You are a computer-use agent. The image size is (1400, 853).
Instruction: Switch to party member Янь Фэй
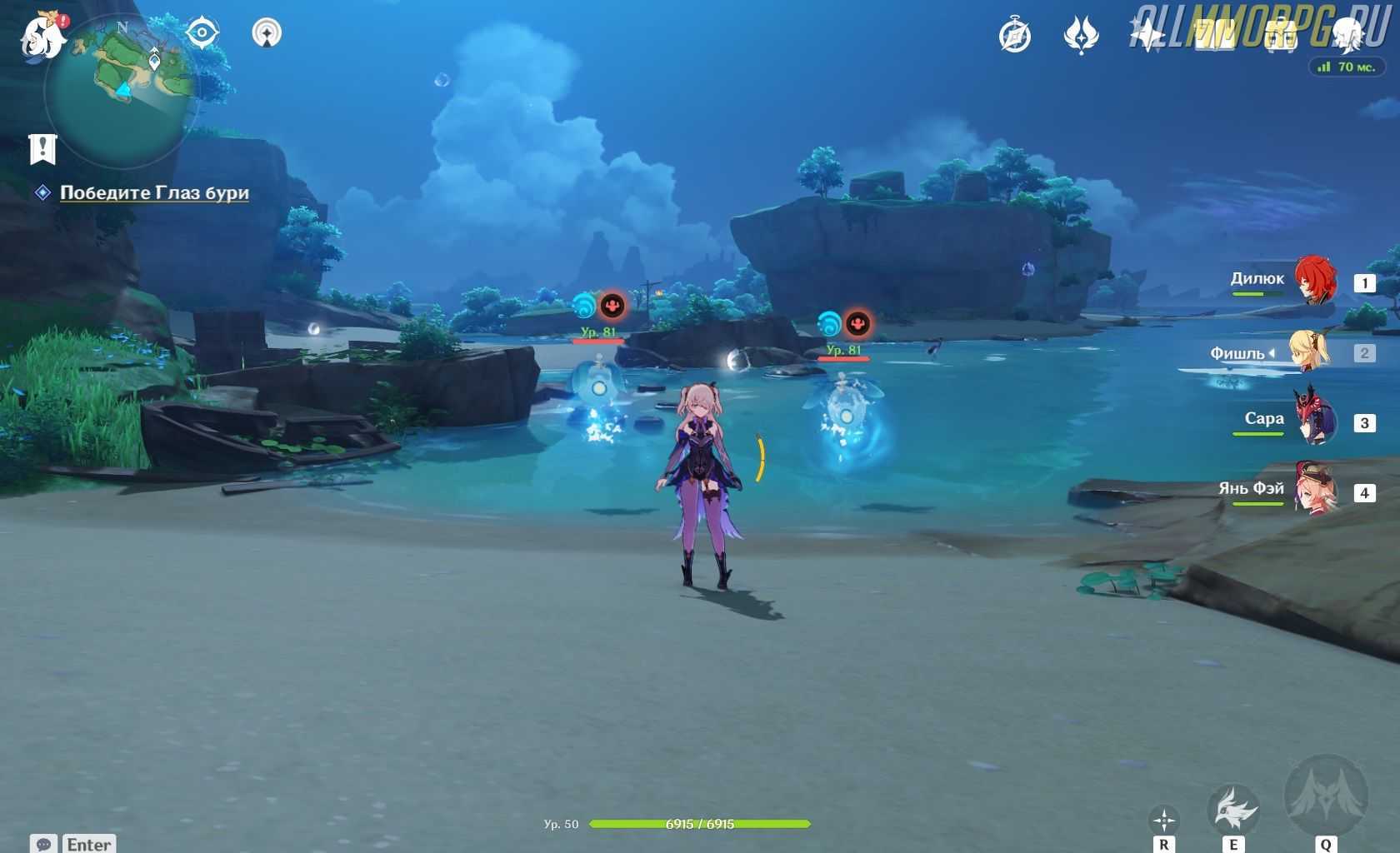[1314, 491]
